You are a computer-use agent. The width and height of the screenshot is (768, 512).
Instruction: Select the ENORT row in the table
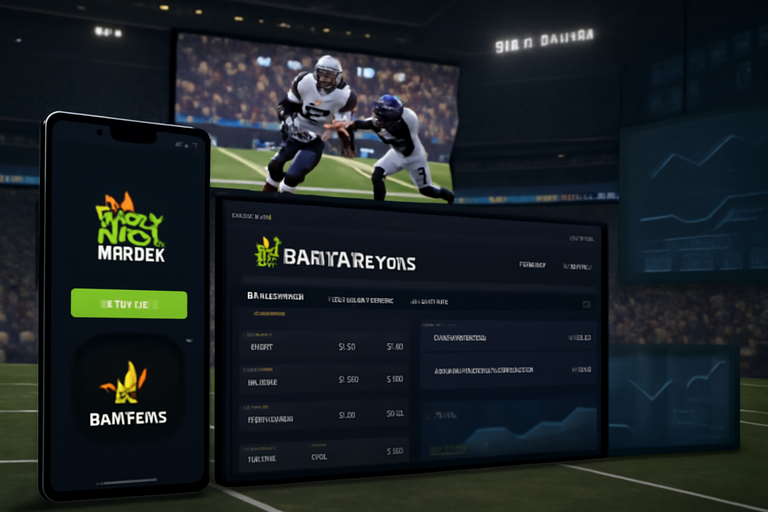coord(262,346)
